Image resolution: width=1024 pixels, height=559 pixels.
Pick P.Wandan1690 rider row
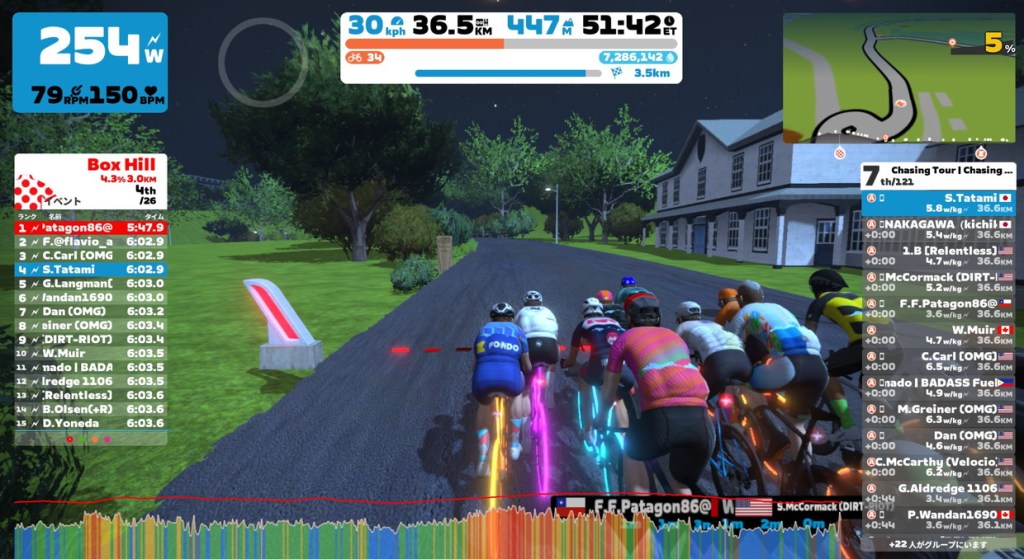click(938, 519)
